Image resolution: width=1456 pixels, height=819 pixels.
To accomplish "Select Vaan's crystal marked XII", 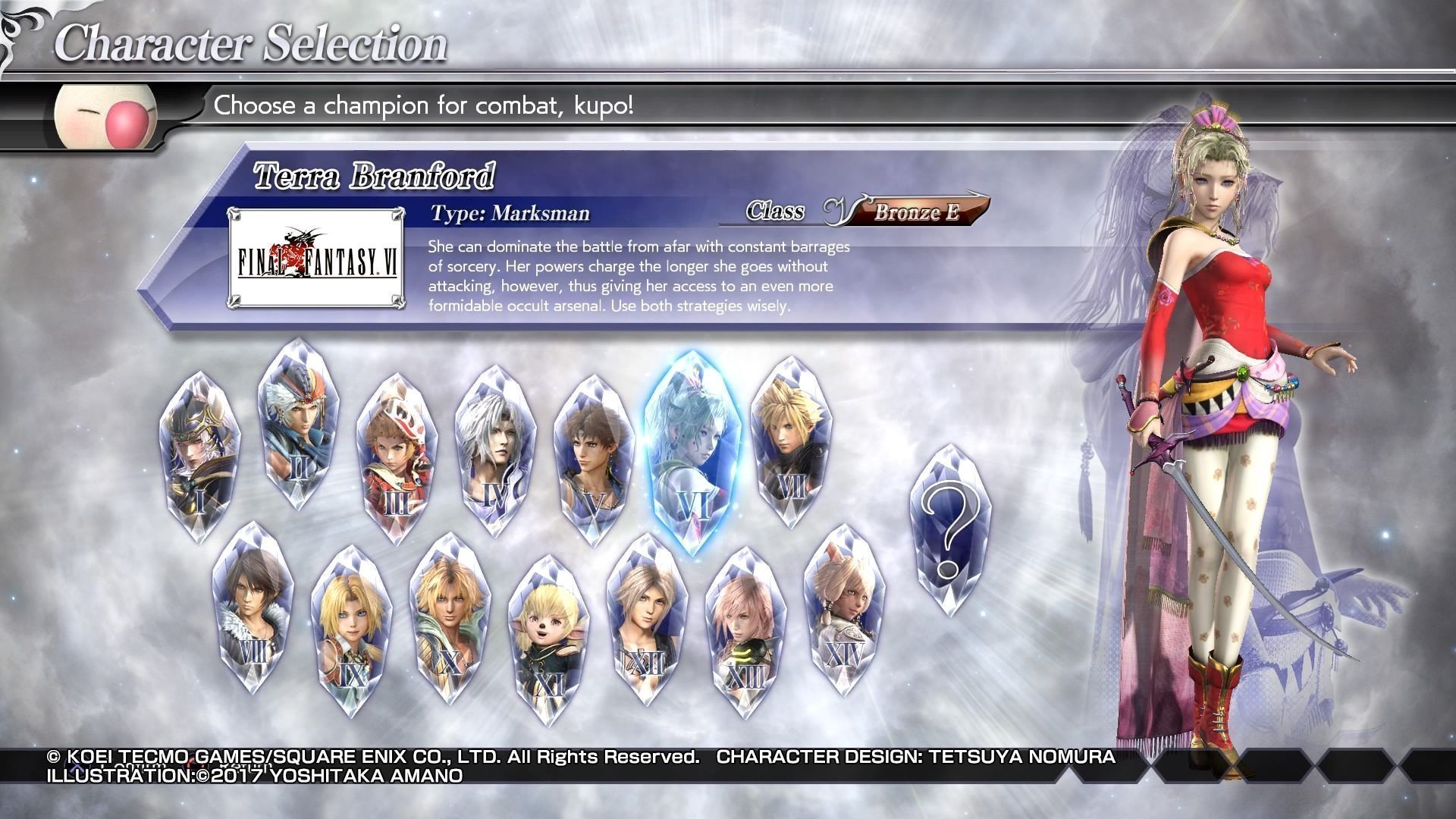I will (x=647, y=620).
